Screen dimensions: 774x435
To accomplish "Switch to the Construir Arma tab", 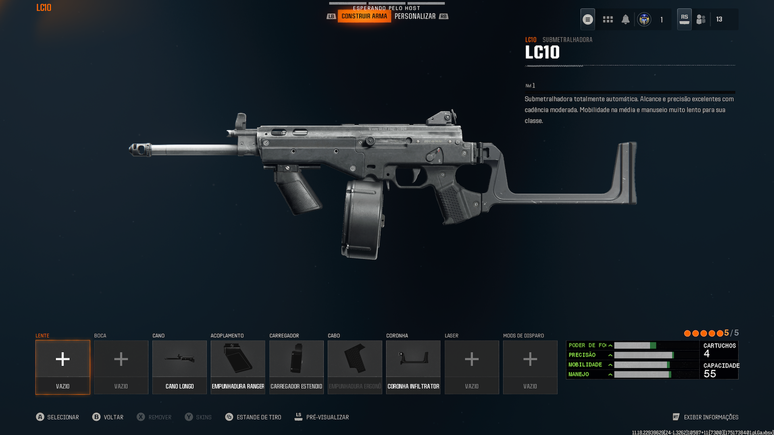I will 364,16.
